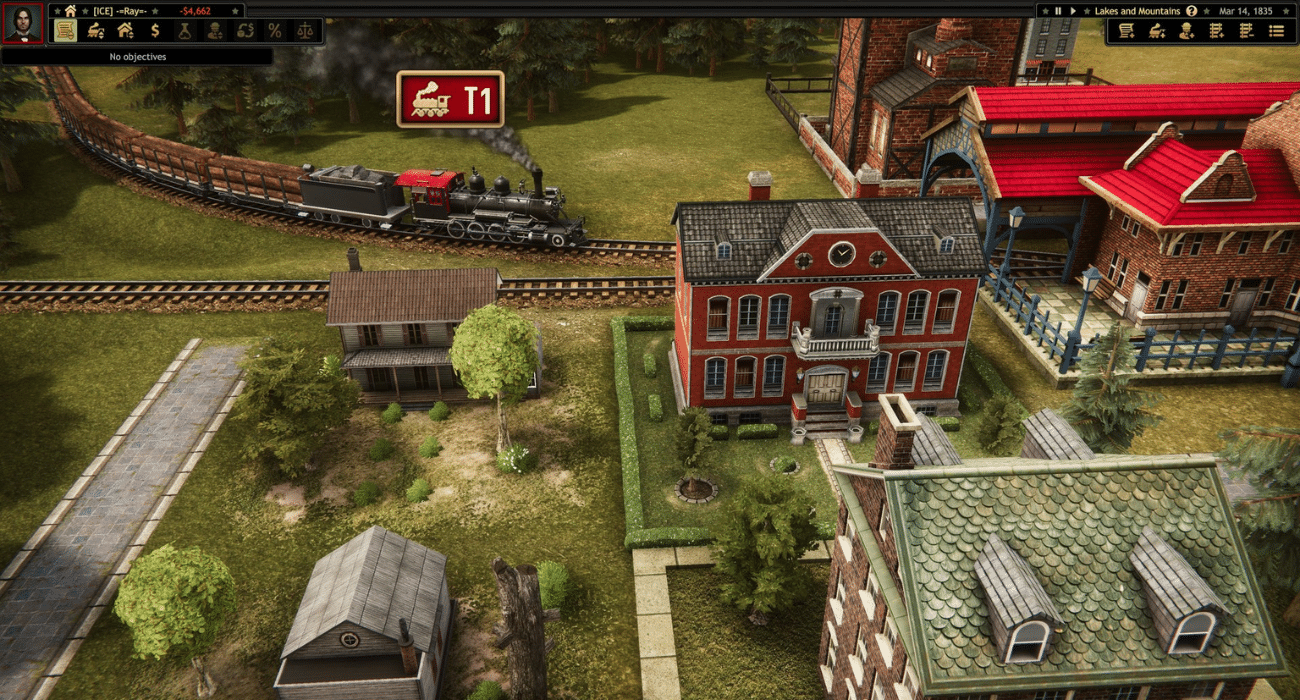
Task: Pause the game
Action: (x=1058, y=10)
